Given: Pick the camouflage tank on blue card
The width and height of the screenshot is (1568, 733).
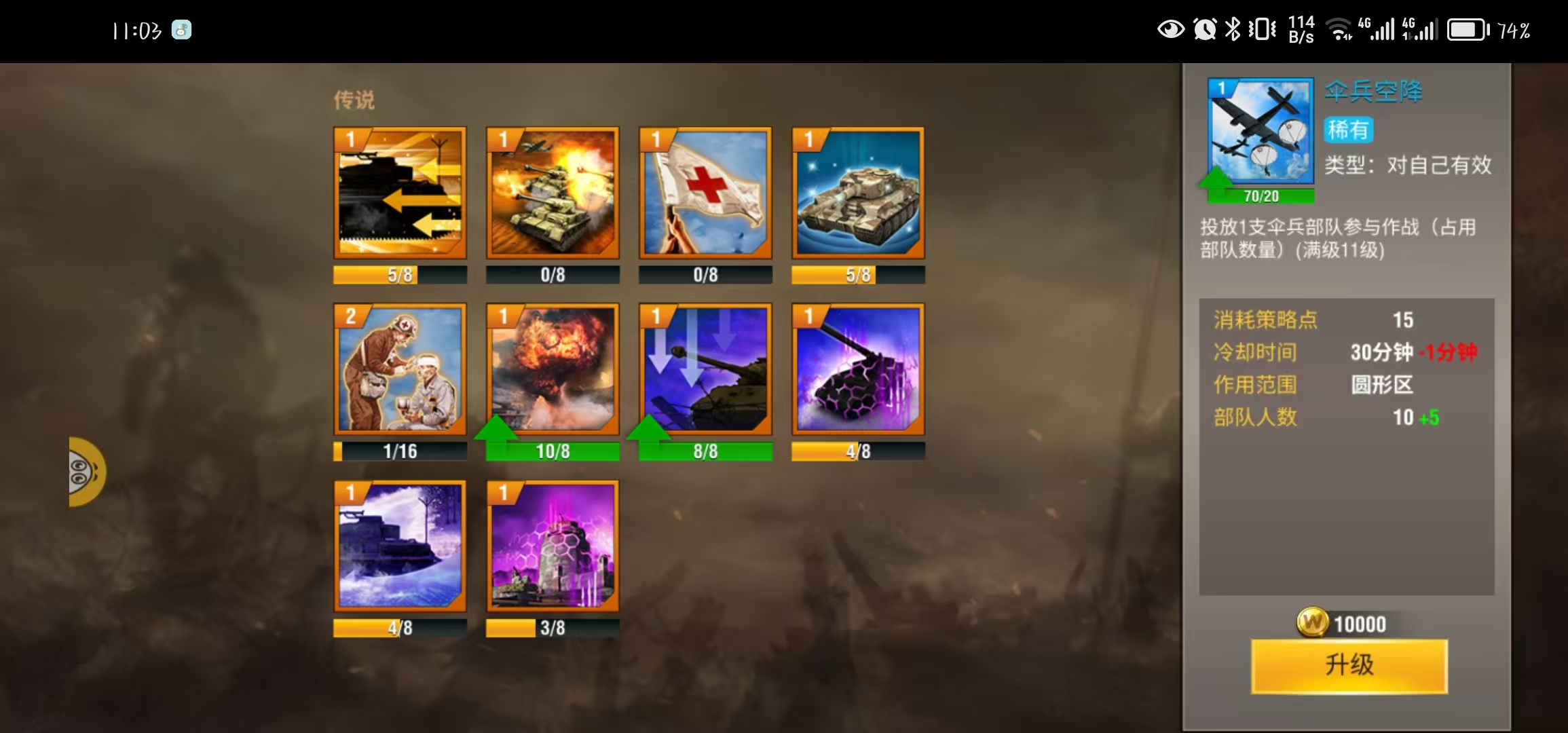Looking at the screenshot, I should (858, 193).
